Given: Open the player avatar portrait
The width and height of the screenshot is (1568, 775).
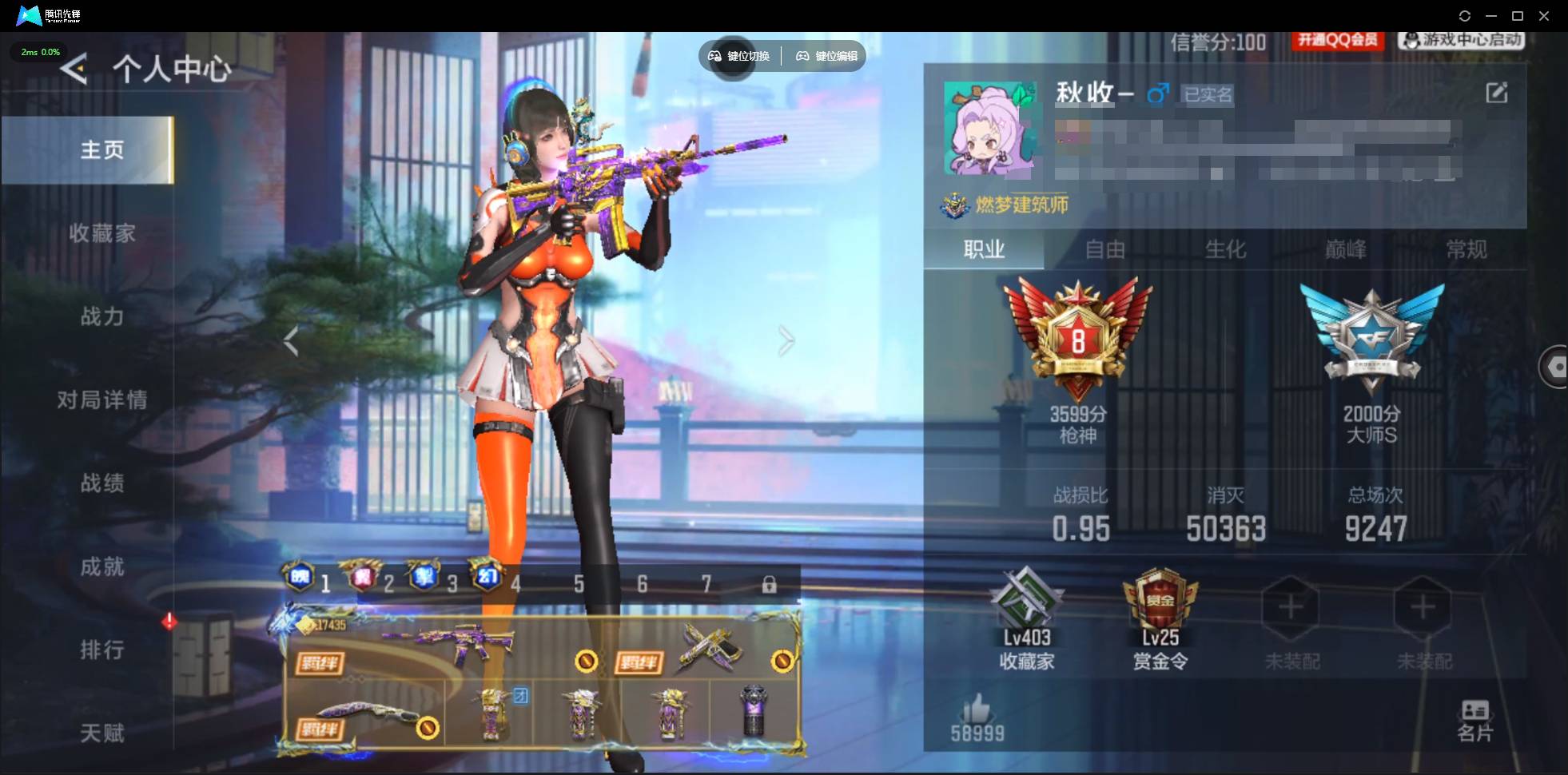Looking at the screenshot, I should (x=991, y=132).
